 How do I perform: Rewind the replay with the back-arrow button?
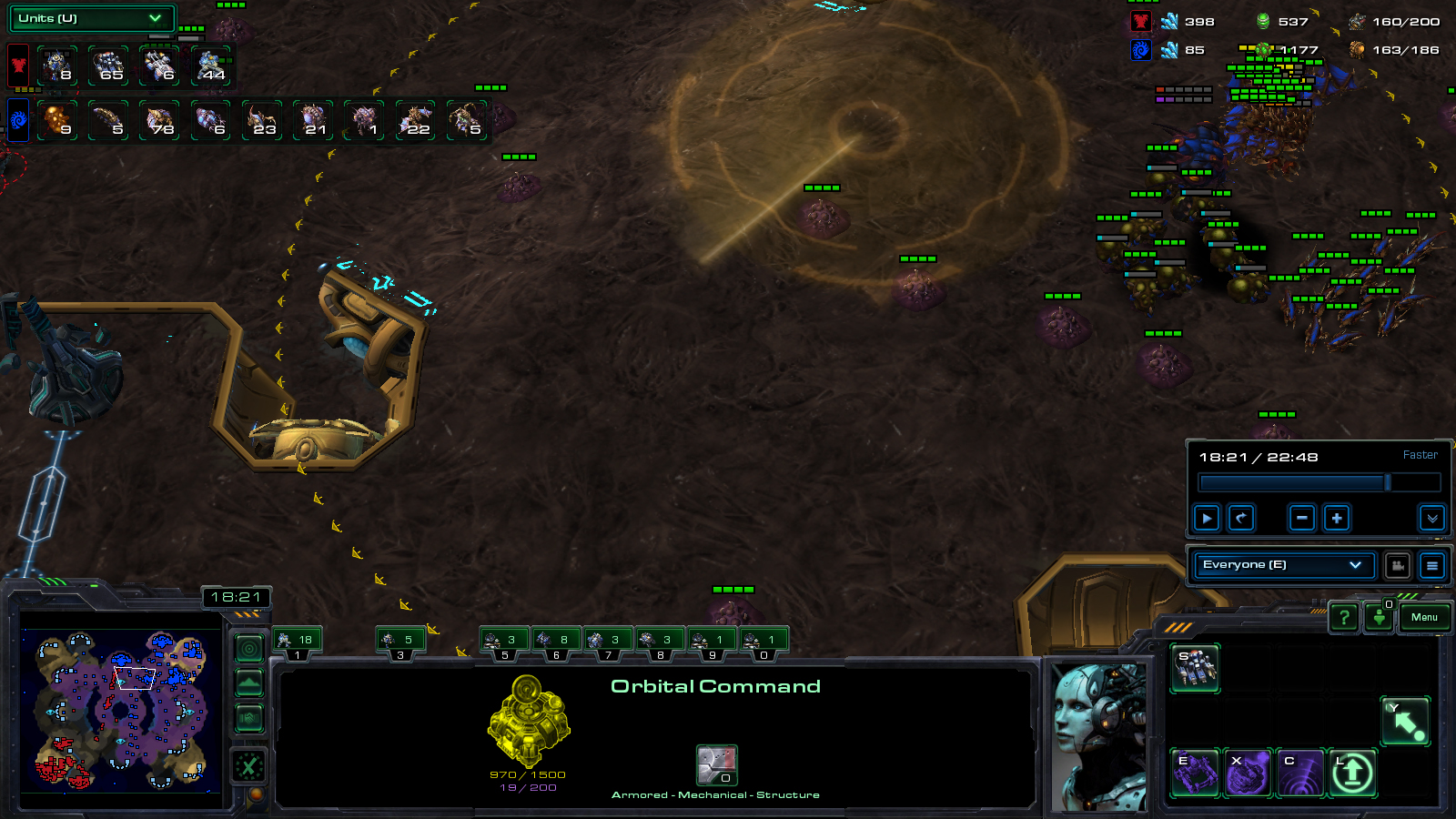1241,519
